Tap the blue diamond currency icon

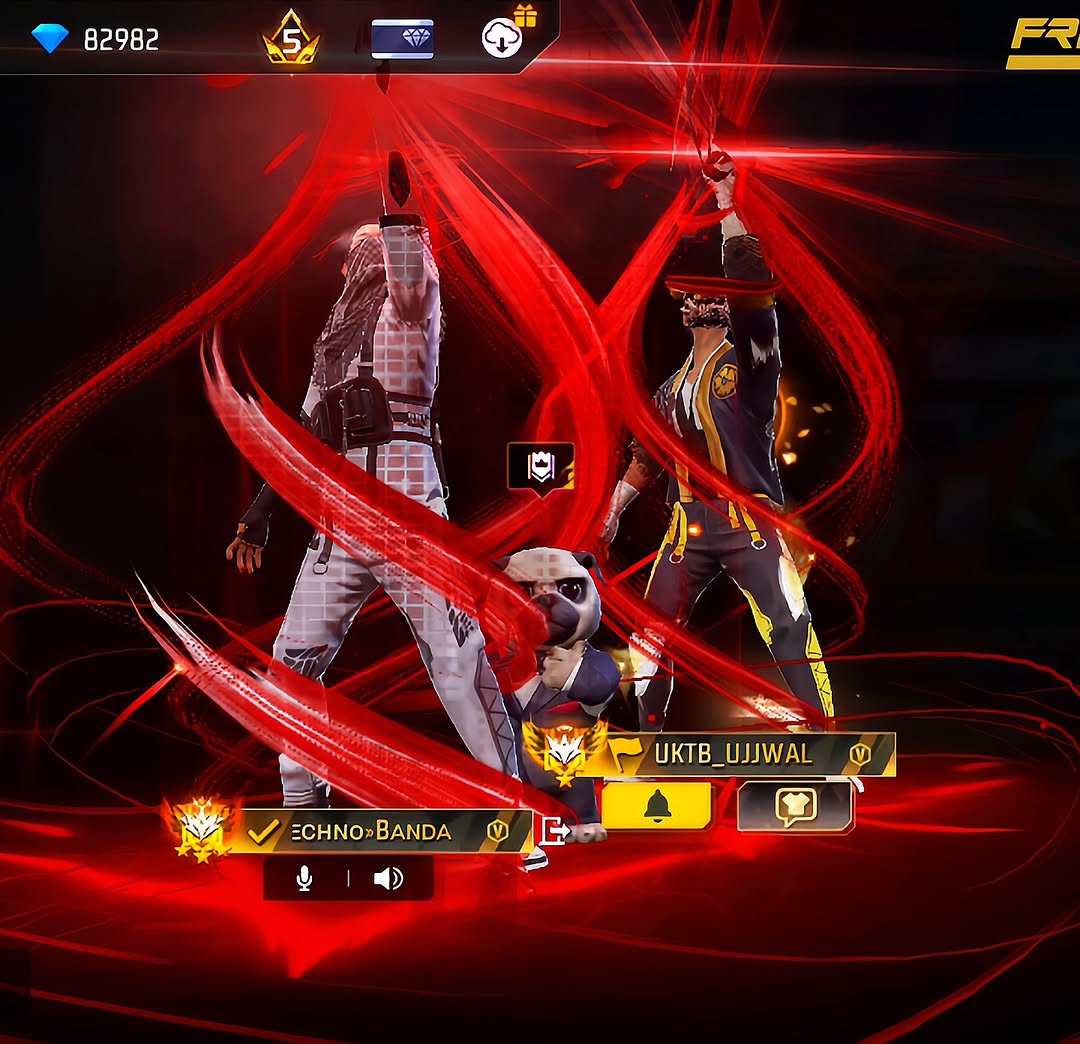click(49, 39)
